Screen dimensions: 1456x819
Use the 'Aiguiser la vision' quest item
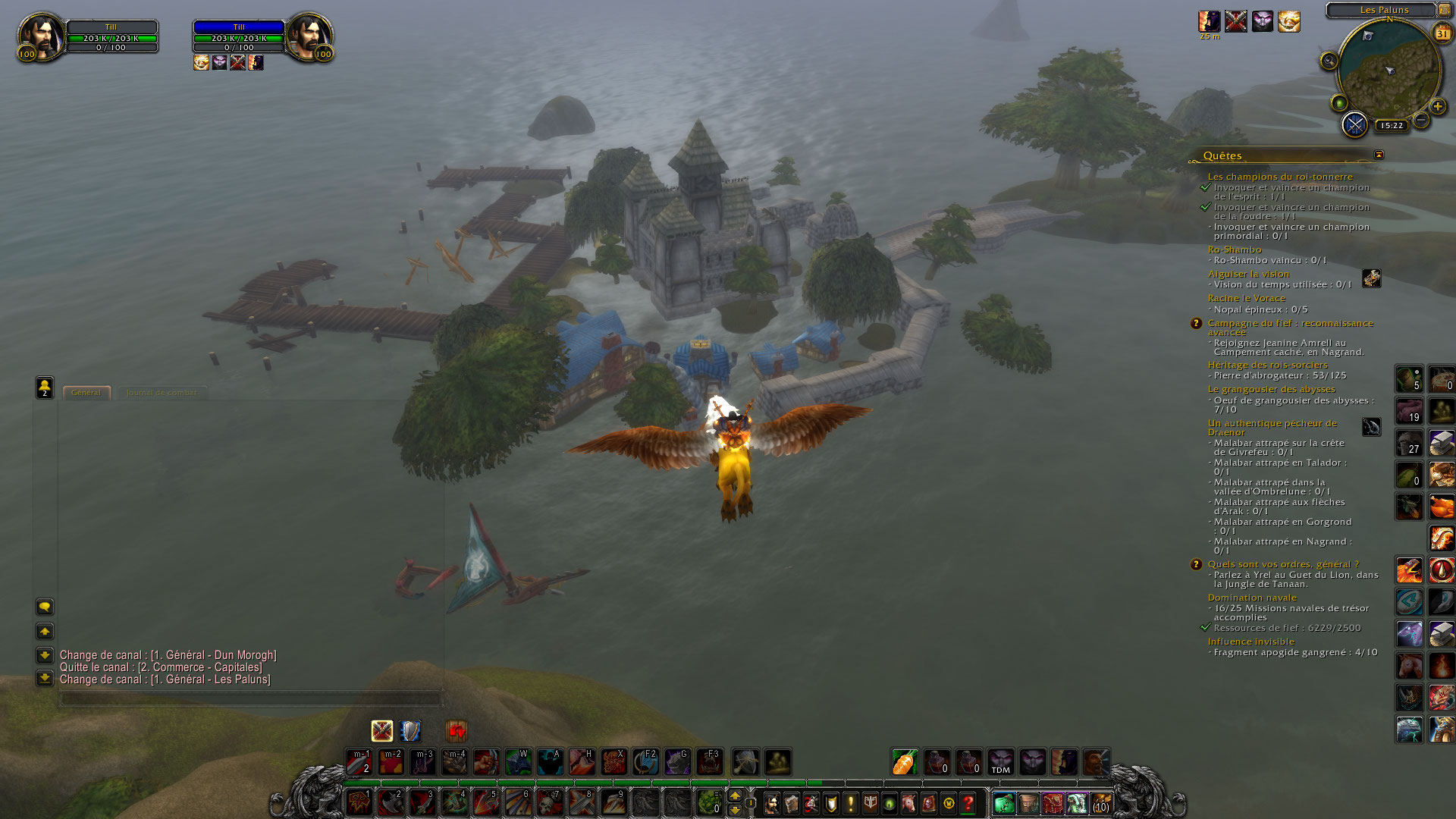tap(1371, 278)
